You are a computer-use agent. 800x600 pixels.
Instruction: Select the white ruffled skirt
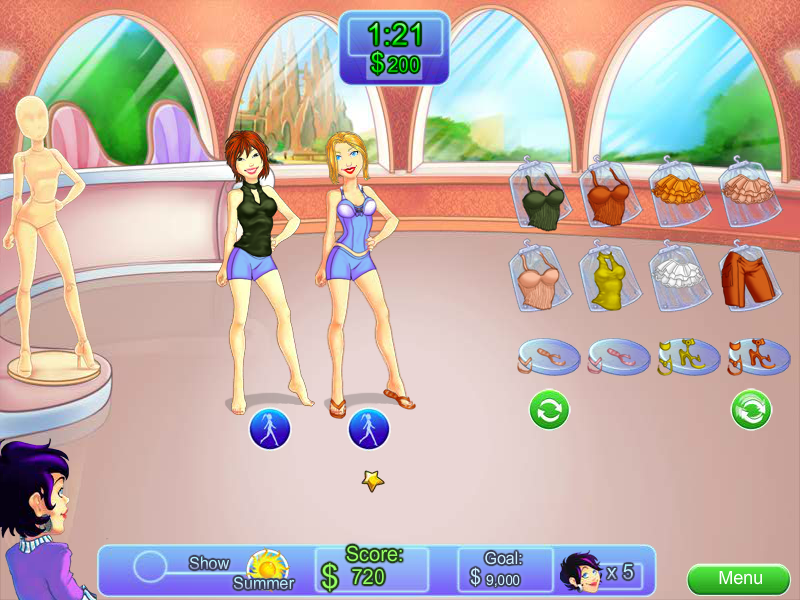680,275
